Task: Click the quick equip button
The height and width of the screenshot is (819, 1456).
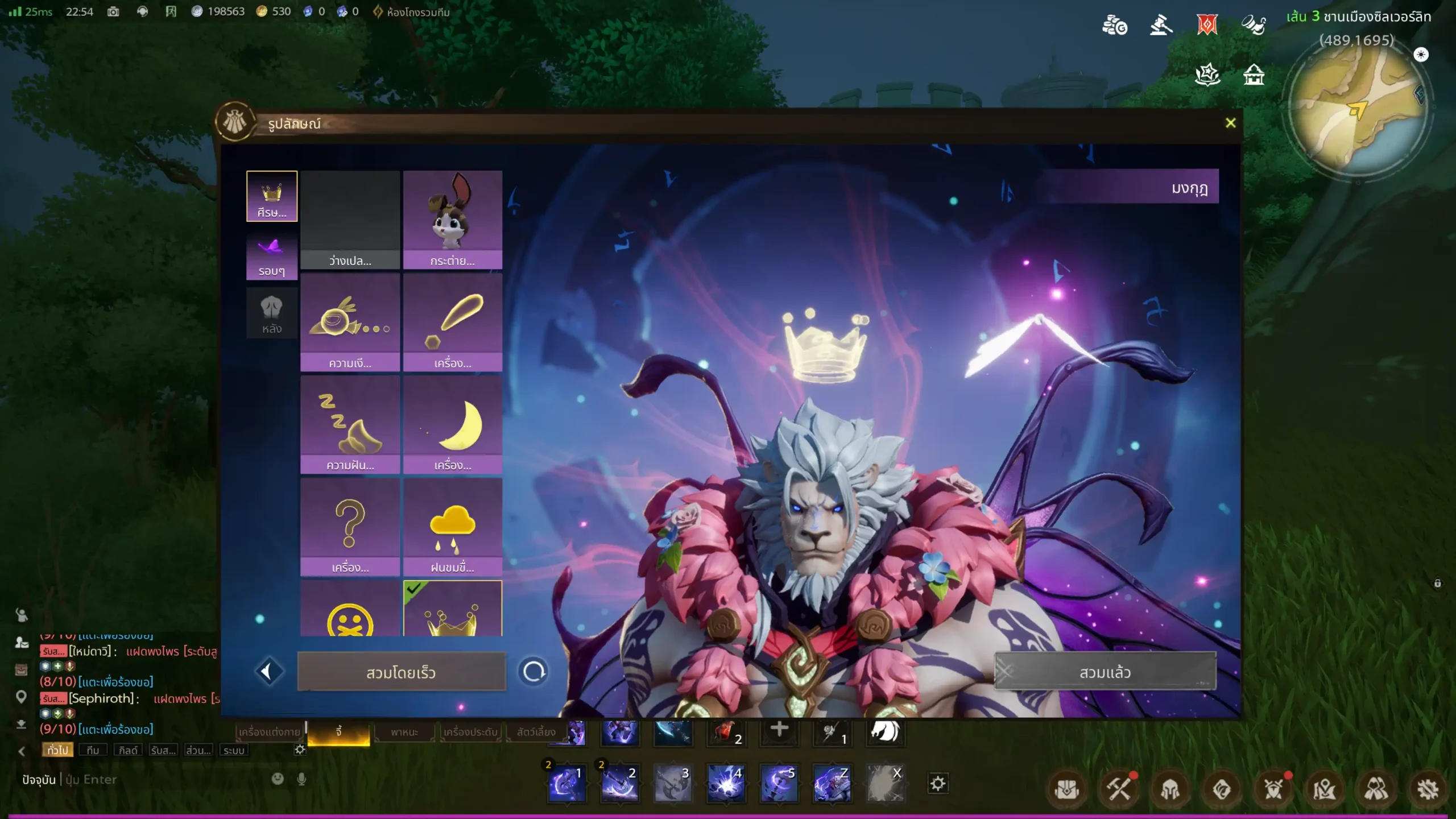Action: pos(401,672)
